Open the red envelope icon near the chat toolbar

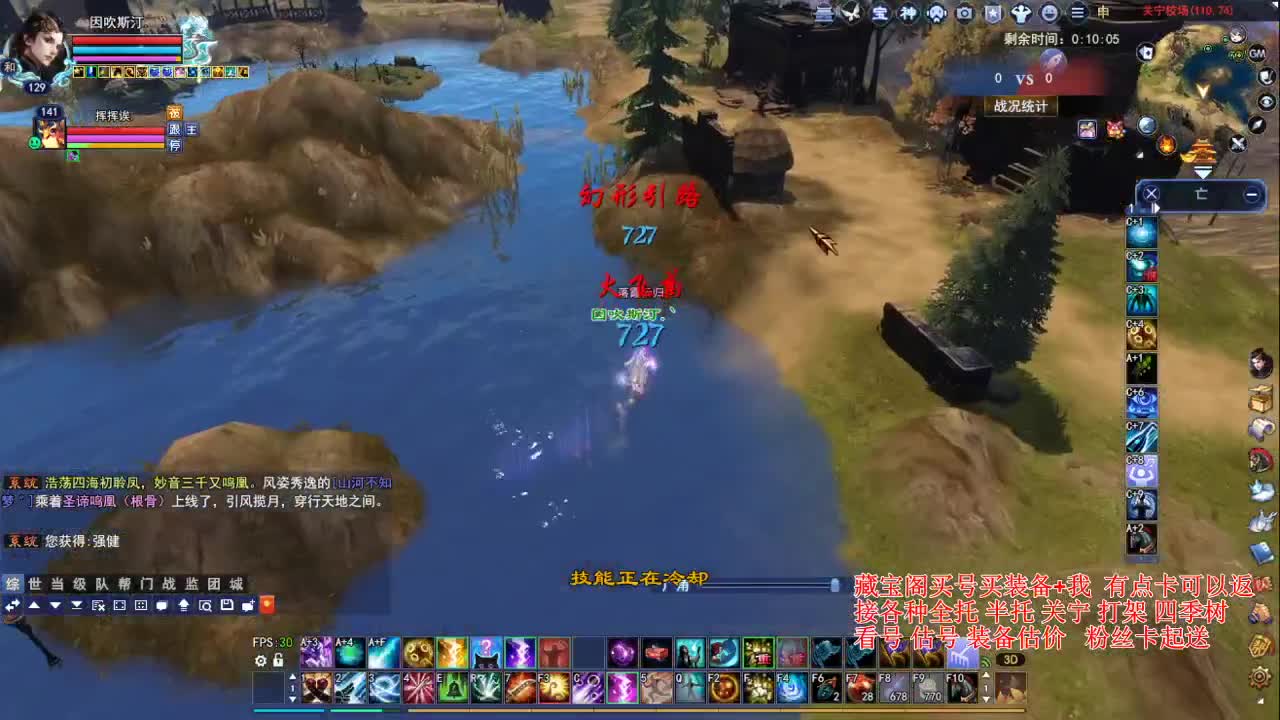267,605
